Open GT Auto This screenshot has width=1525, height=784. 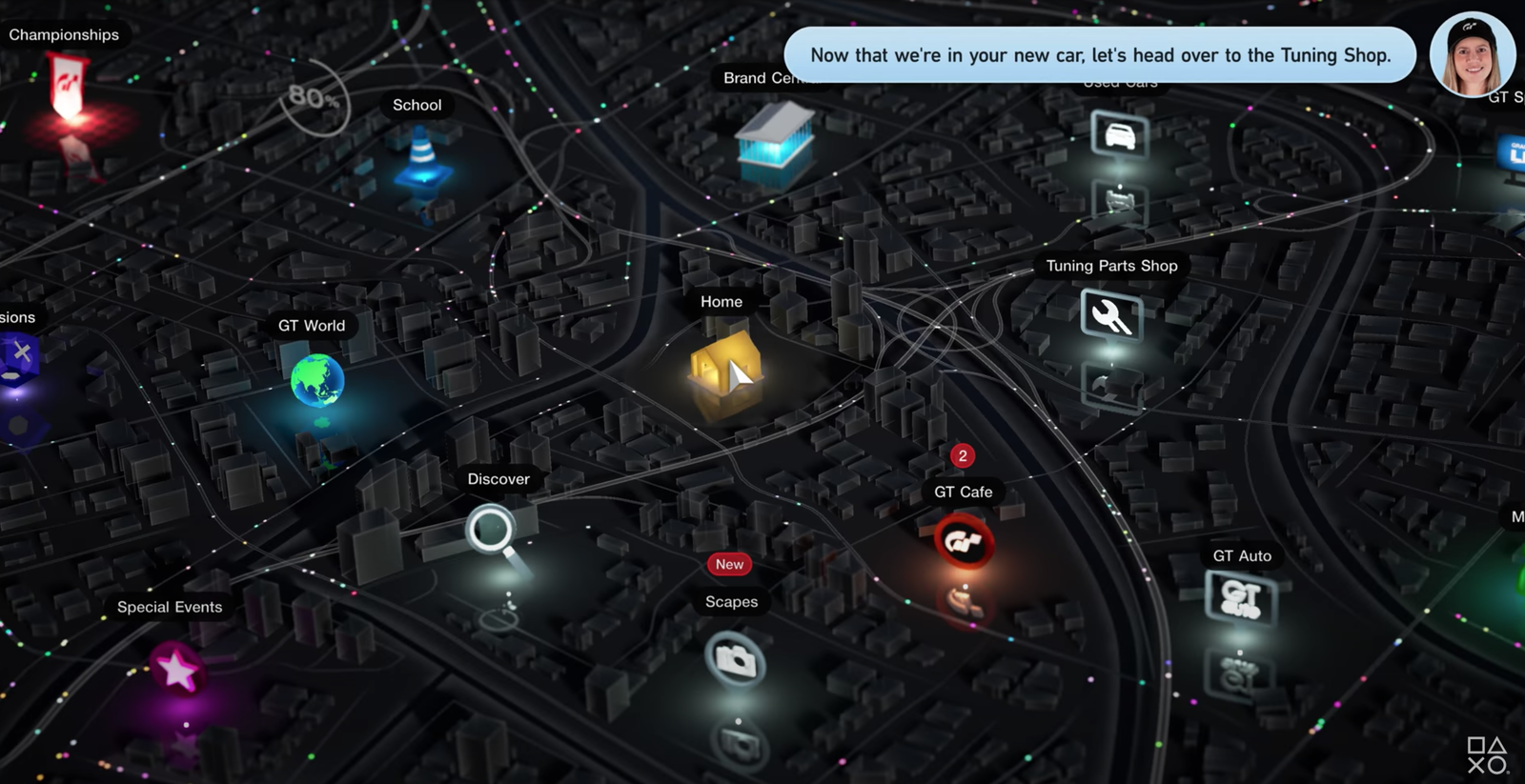[x=1240, y=598]
